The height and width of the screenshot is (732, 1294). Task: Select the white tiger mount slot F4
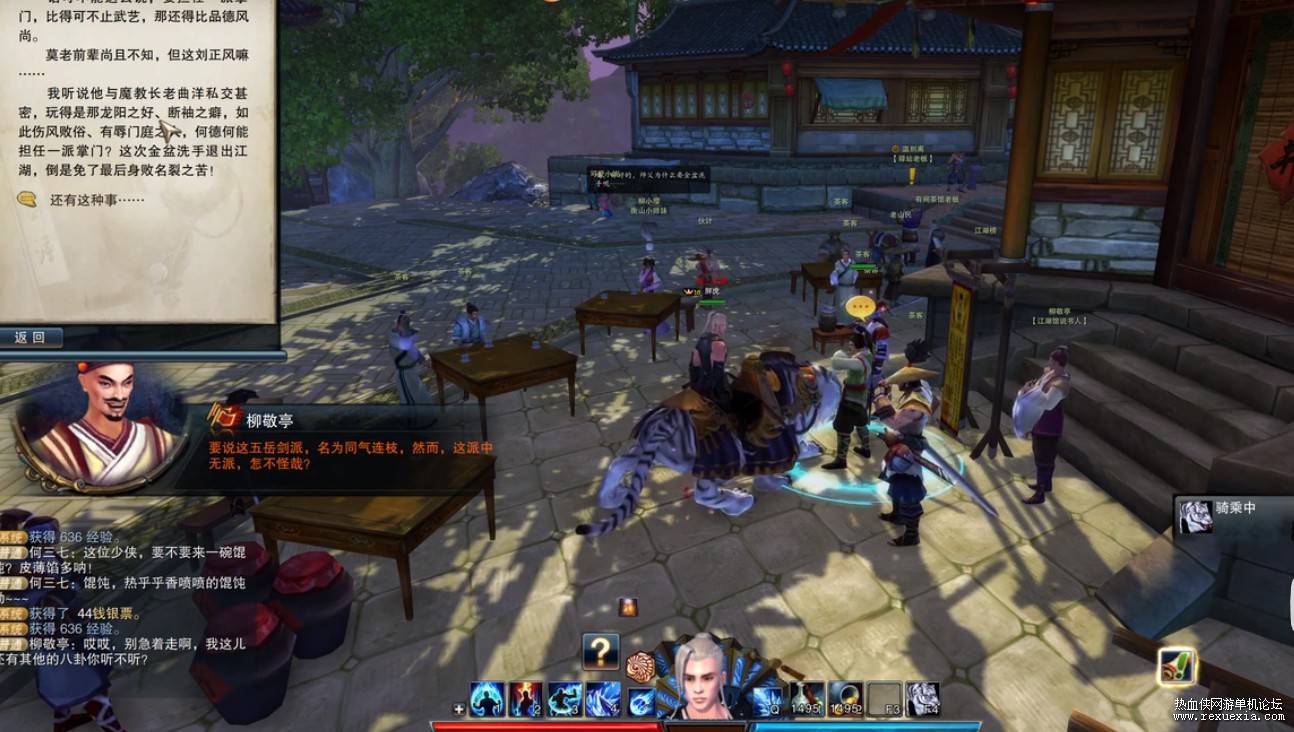pyautogui.click(x=923, y=699)
